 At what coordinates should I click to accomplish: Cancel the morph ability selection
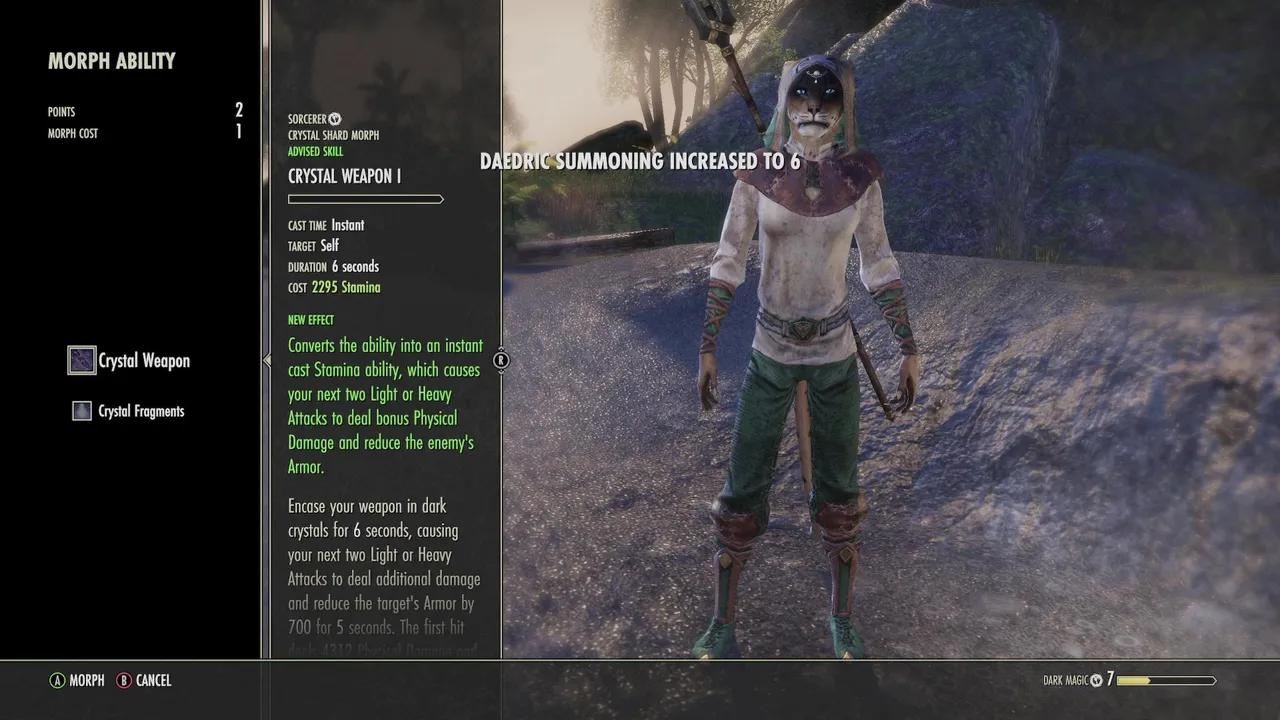pyautogui.click(x=144, y=680)
